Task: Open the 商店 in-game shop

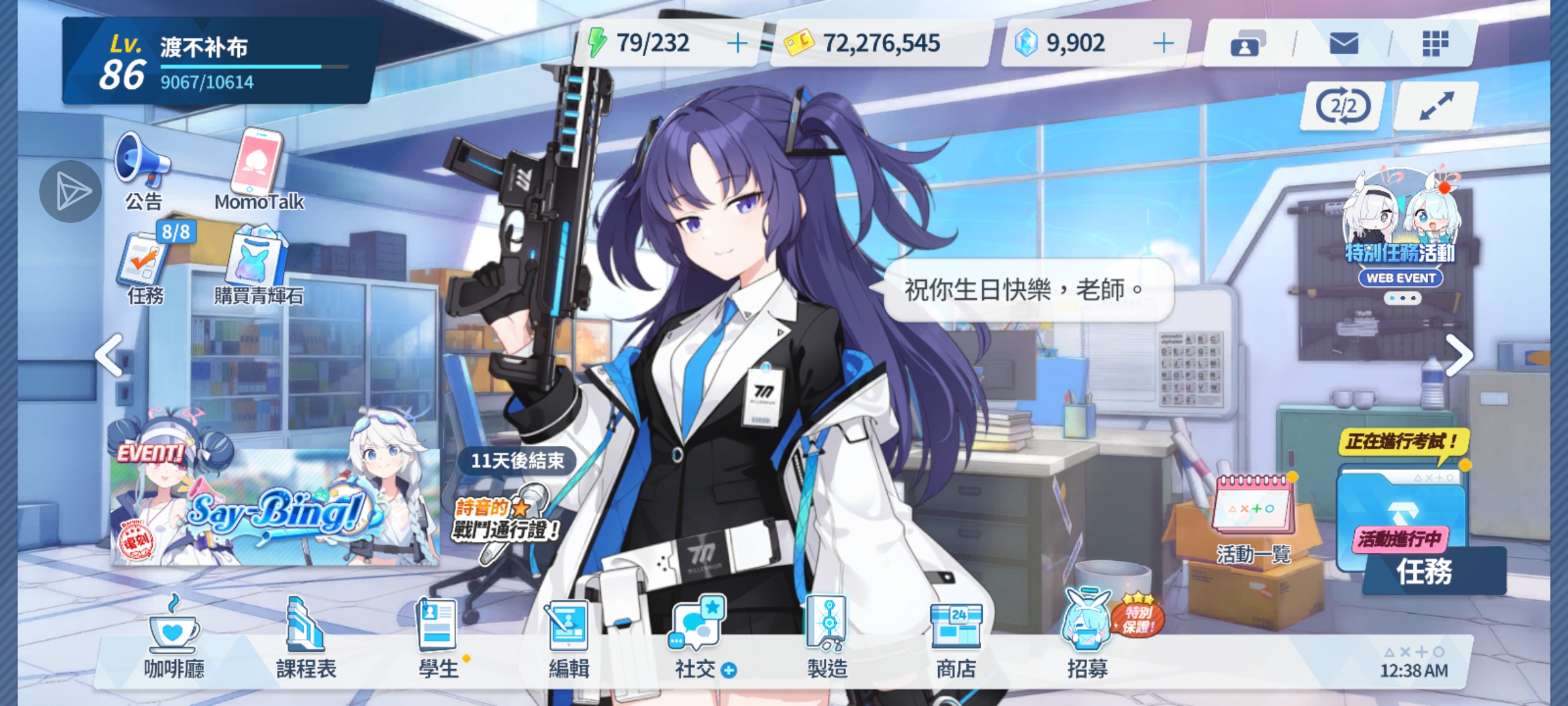Action: [x=955, y=637]
